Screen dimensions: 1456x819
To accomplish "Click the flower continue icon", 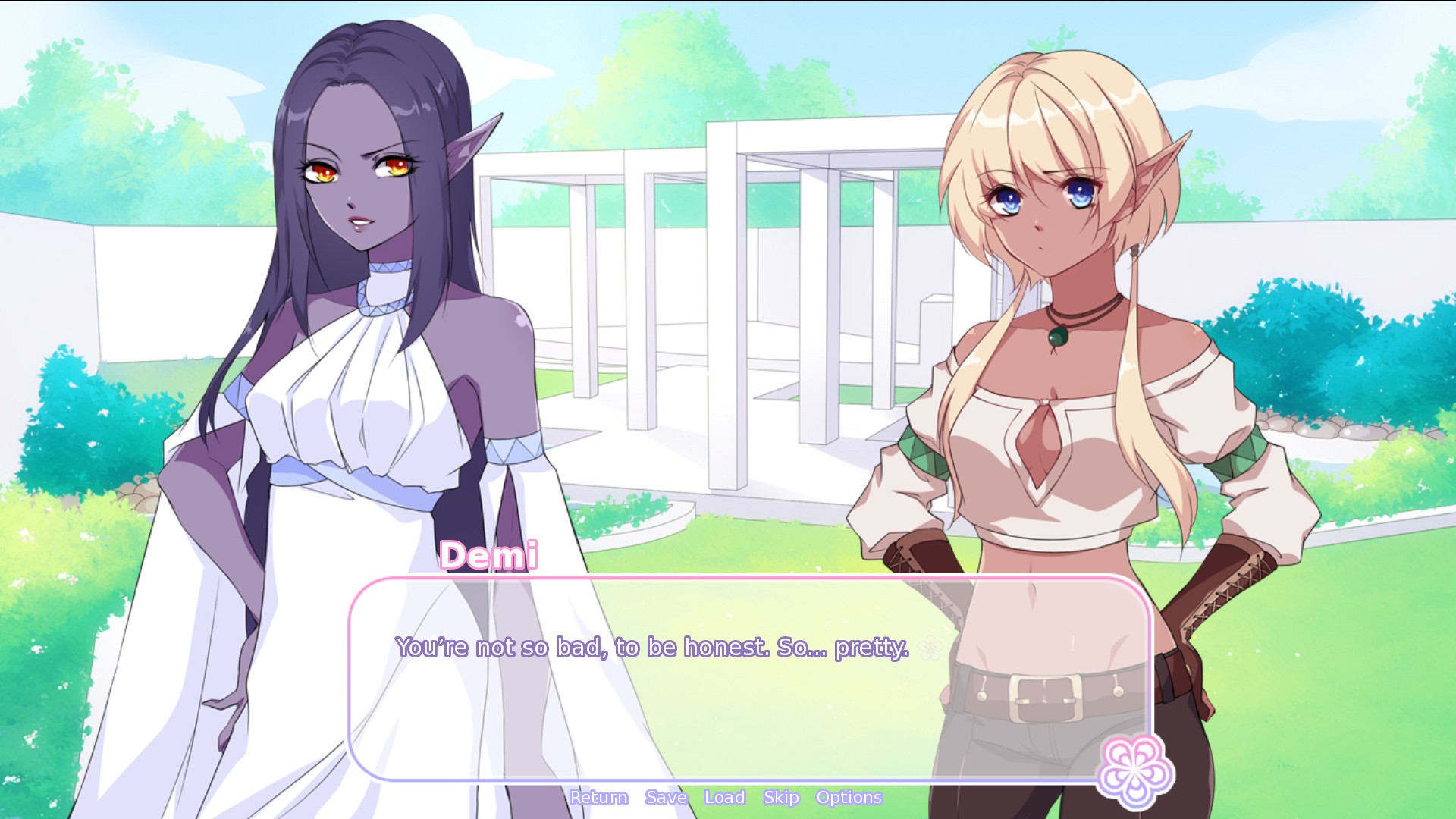I will pyautogui.click(x=1134, y=770).
